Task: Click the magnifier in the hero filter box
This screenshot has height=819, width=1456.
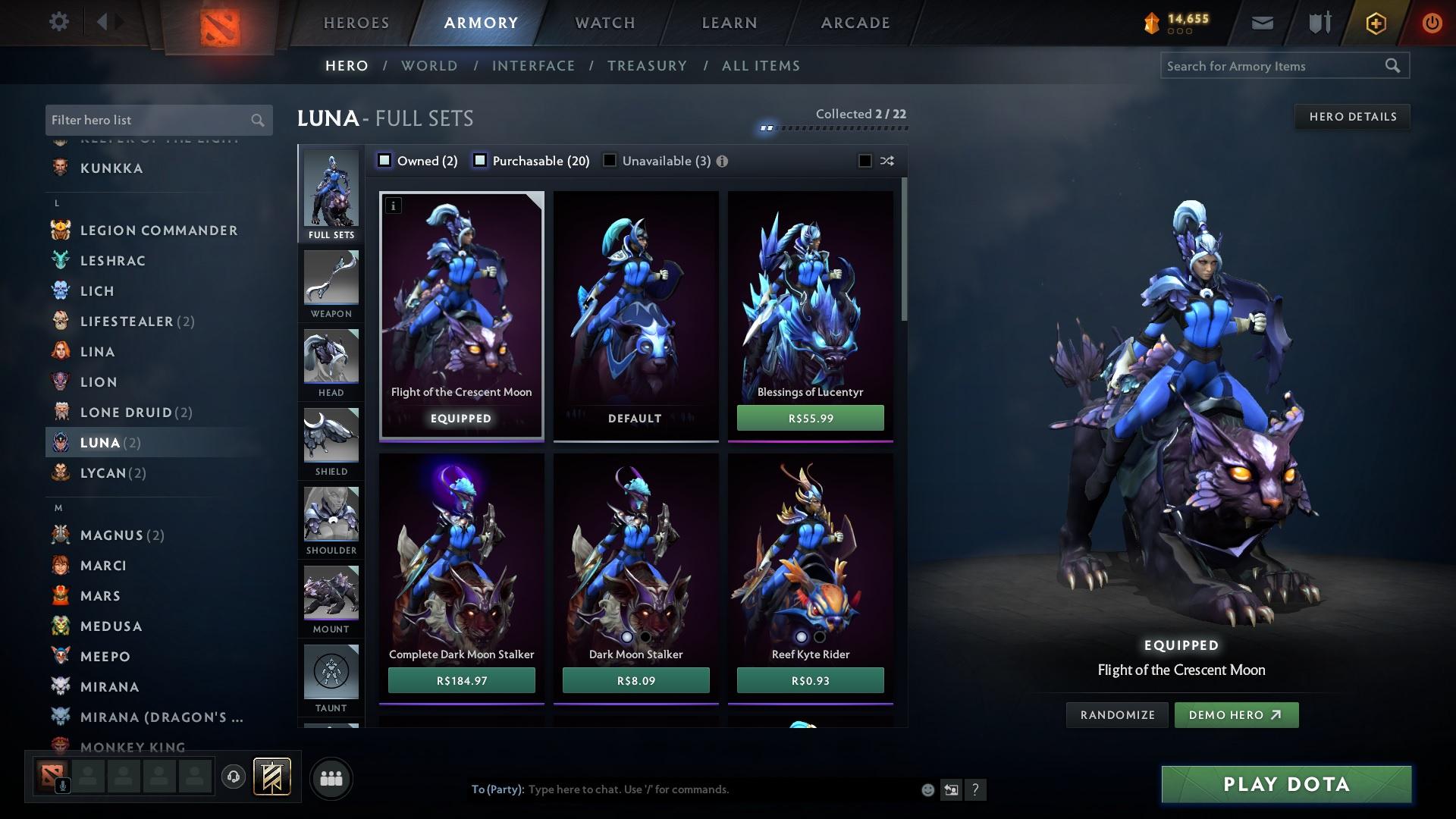Action: 256,120
